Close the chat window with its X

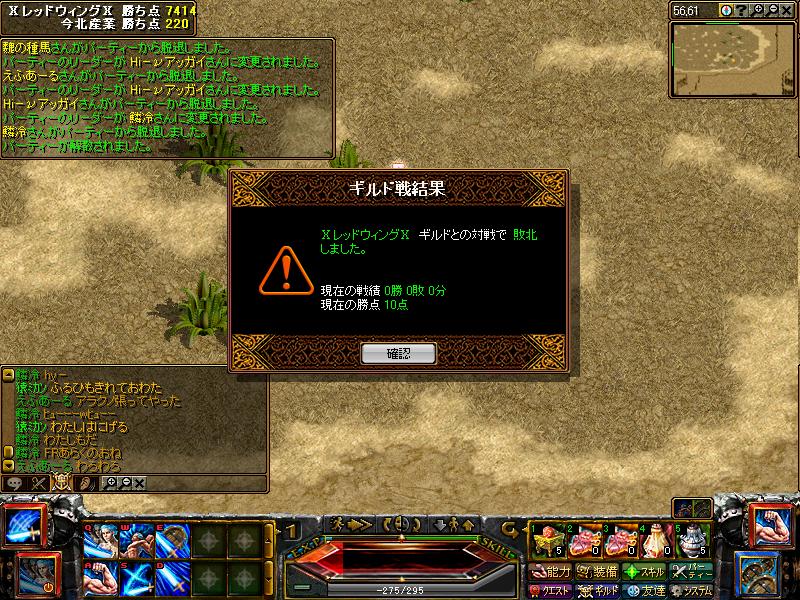coord(139,483)
